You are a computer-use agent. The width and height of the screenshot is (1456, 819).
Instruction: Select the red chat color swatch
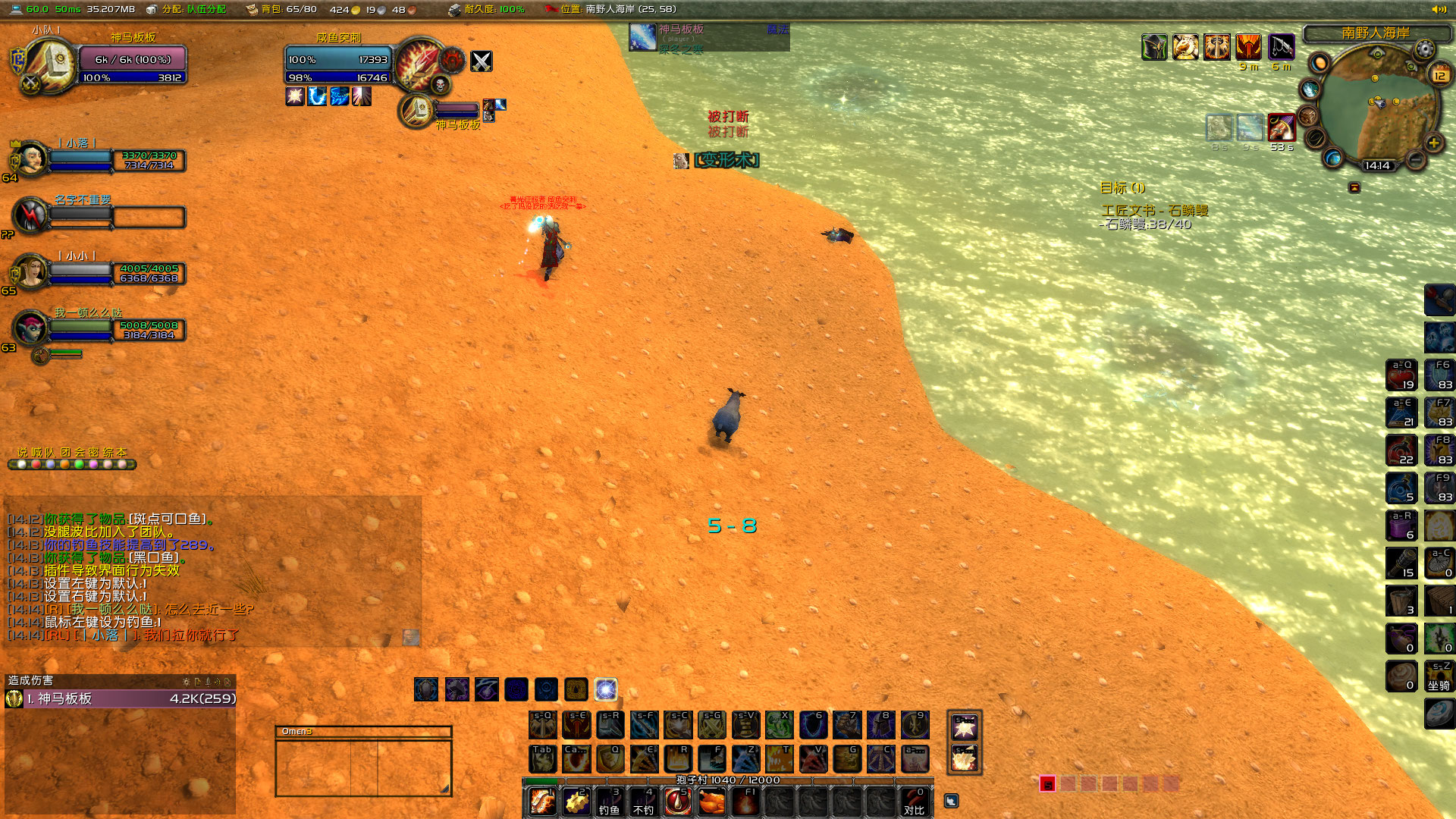point(36,464)
